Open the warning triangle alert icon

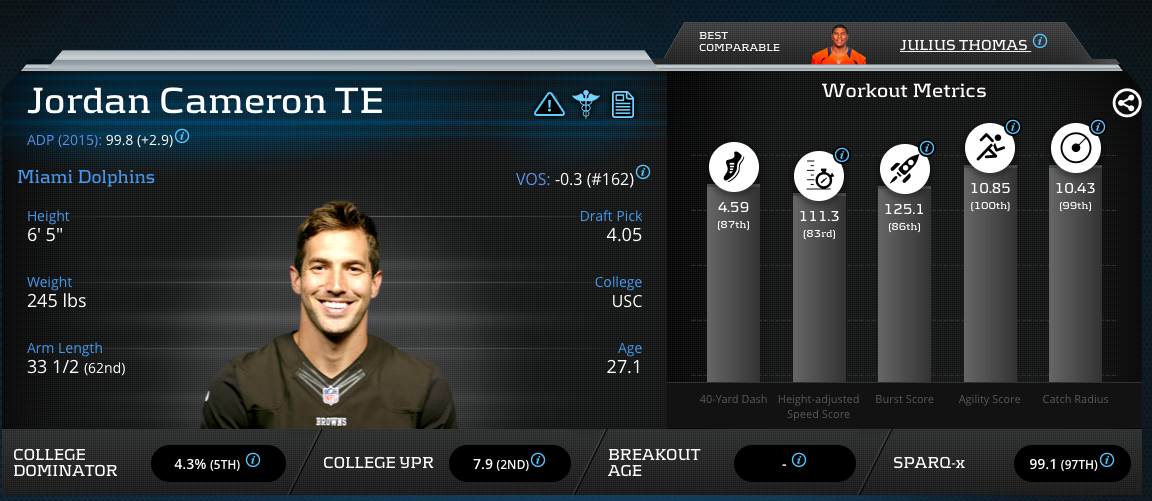[x=549, y=103]
